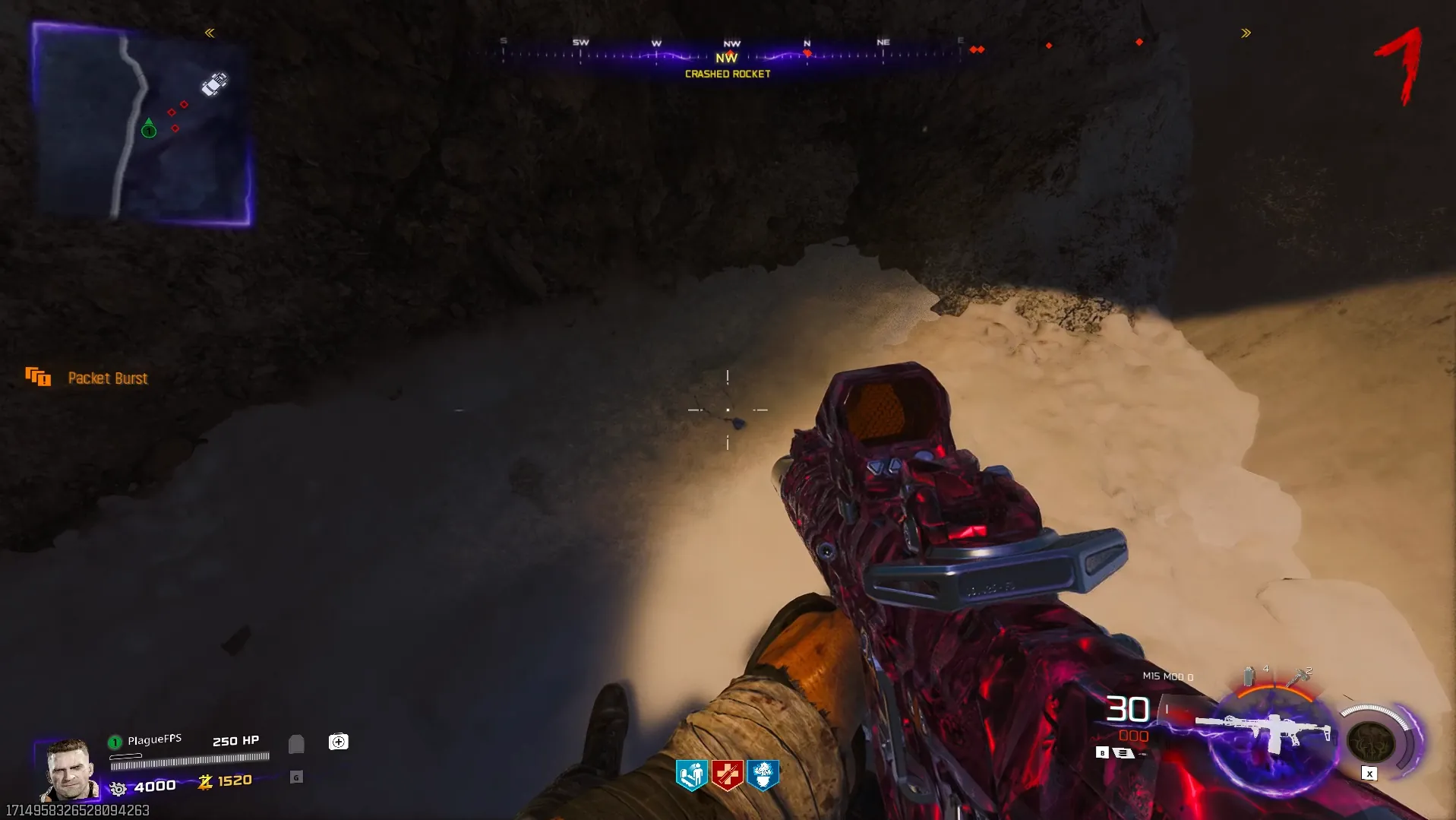
Task: Click the crashed rocket marker on minimap
Action: tap(214, 84)
